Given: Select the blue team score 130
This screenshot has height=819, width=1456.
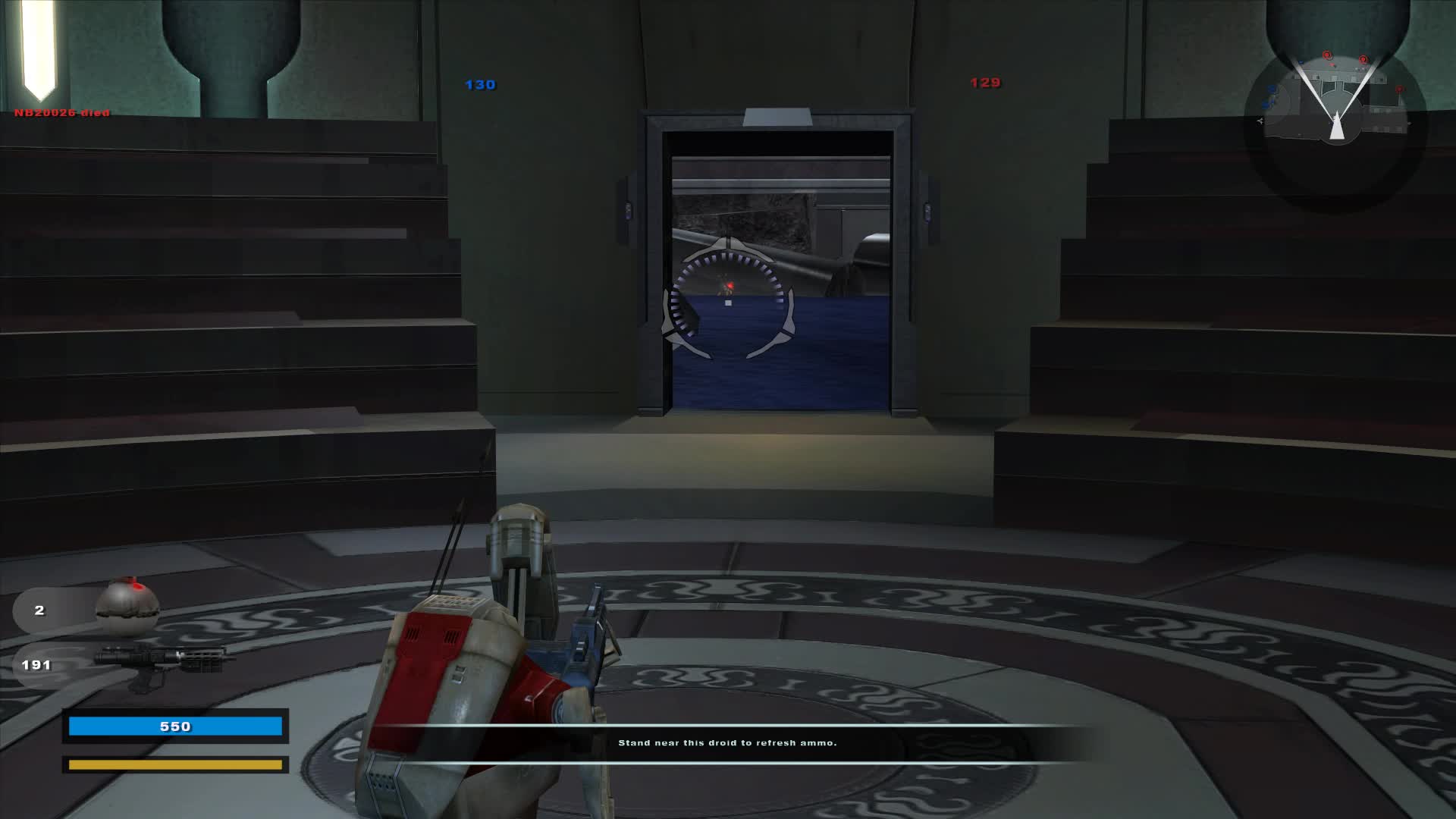Looking at the screenshot, I should [x=479, y=84].
